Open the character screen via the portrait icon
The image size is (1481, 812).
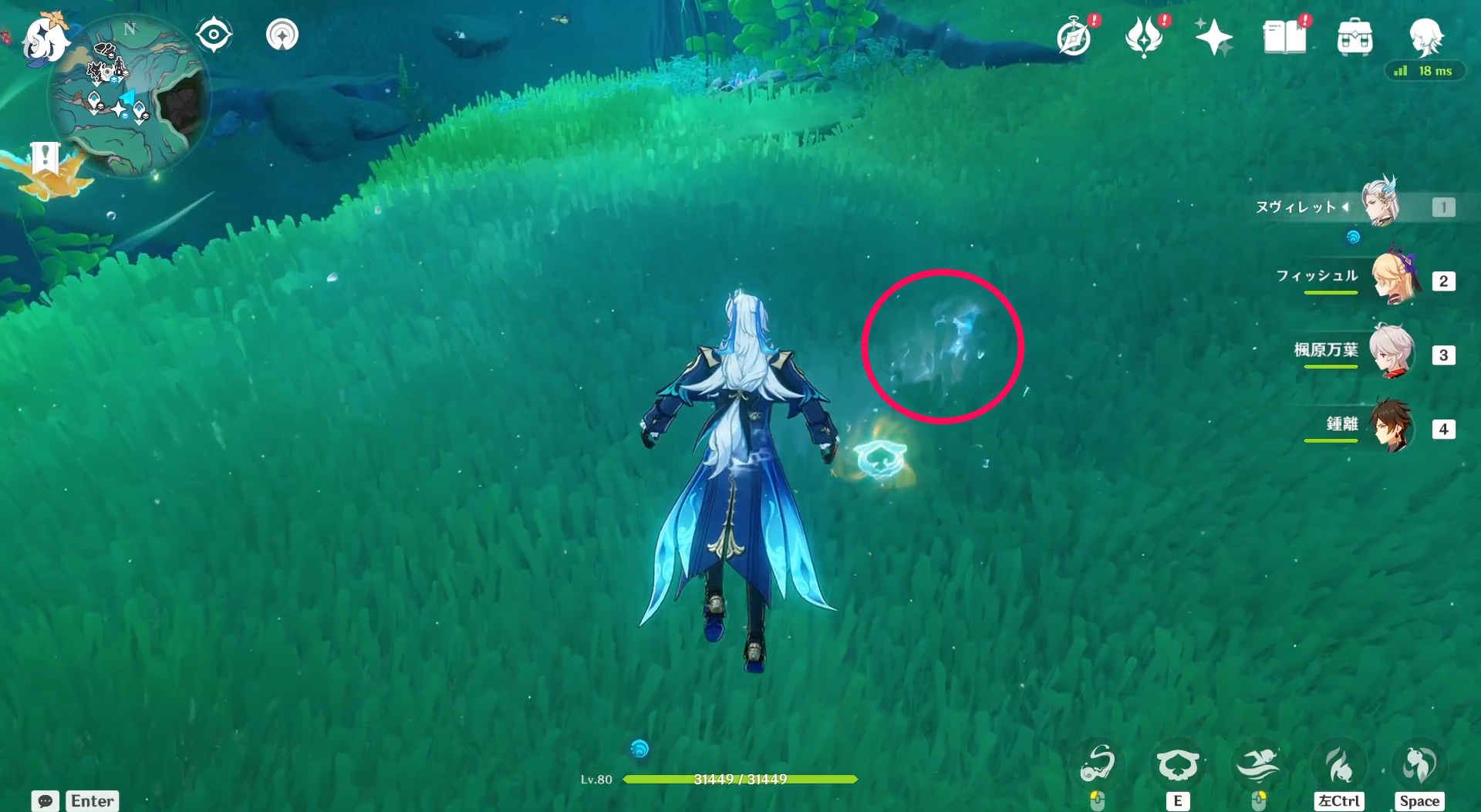pos(1426,36)
